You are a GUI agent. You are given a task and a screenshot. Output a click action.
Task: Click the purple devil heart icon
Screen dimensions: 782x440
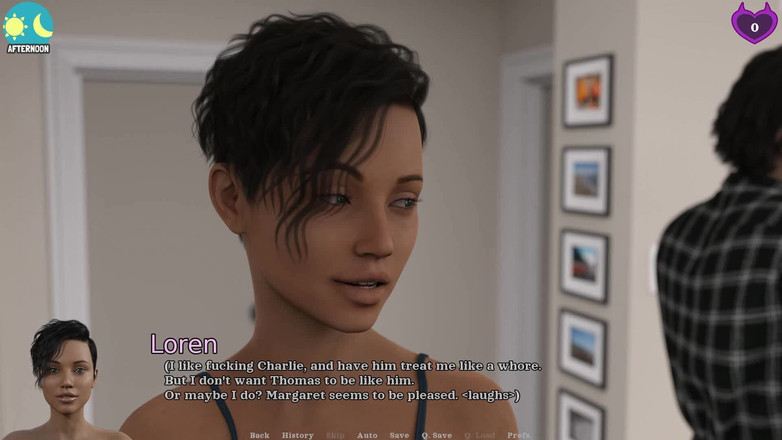click(x=754, y=23)
